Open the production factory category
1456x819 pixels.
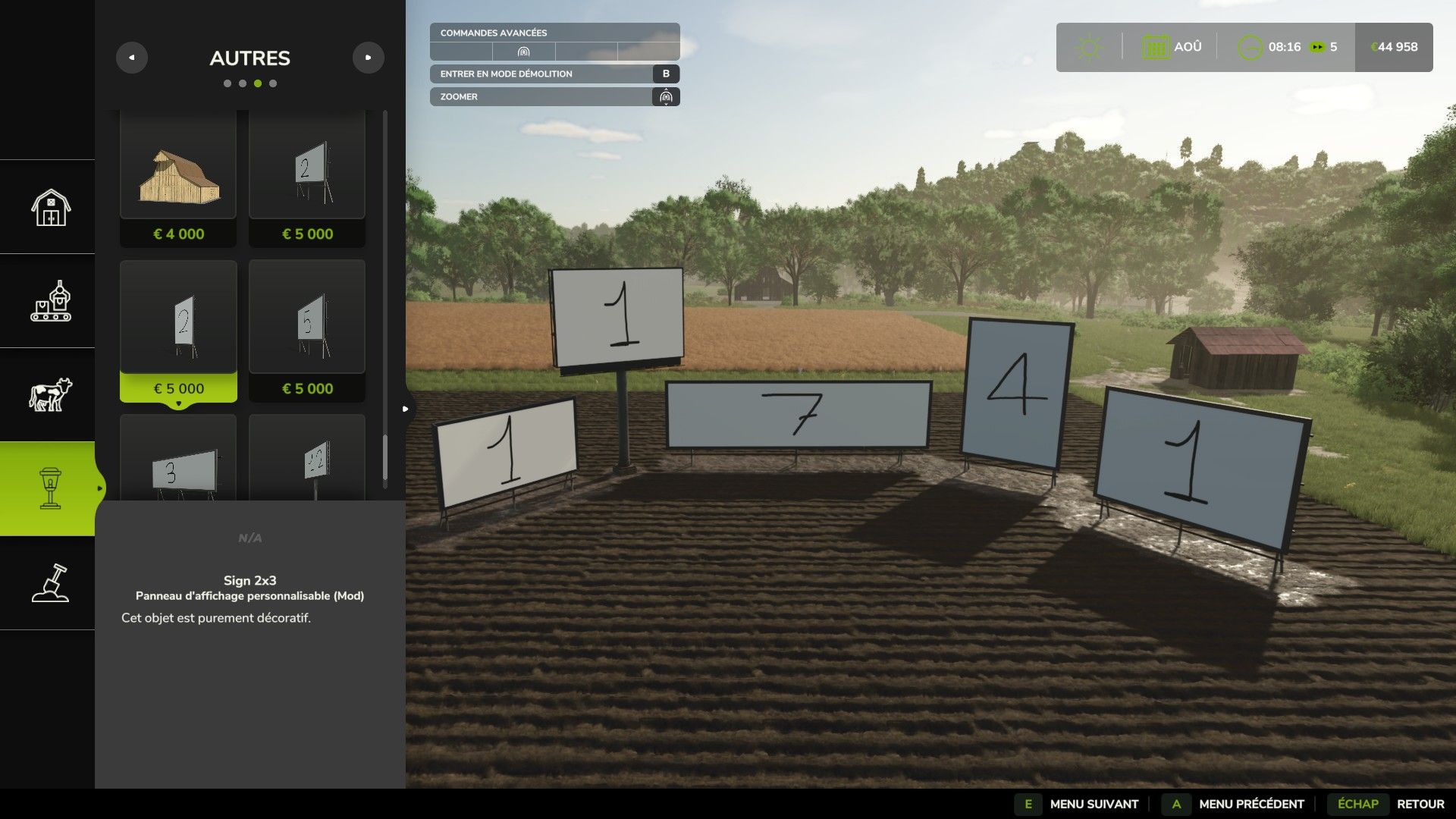pyautogui.click(x=50, y=301)
